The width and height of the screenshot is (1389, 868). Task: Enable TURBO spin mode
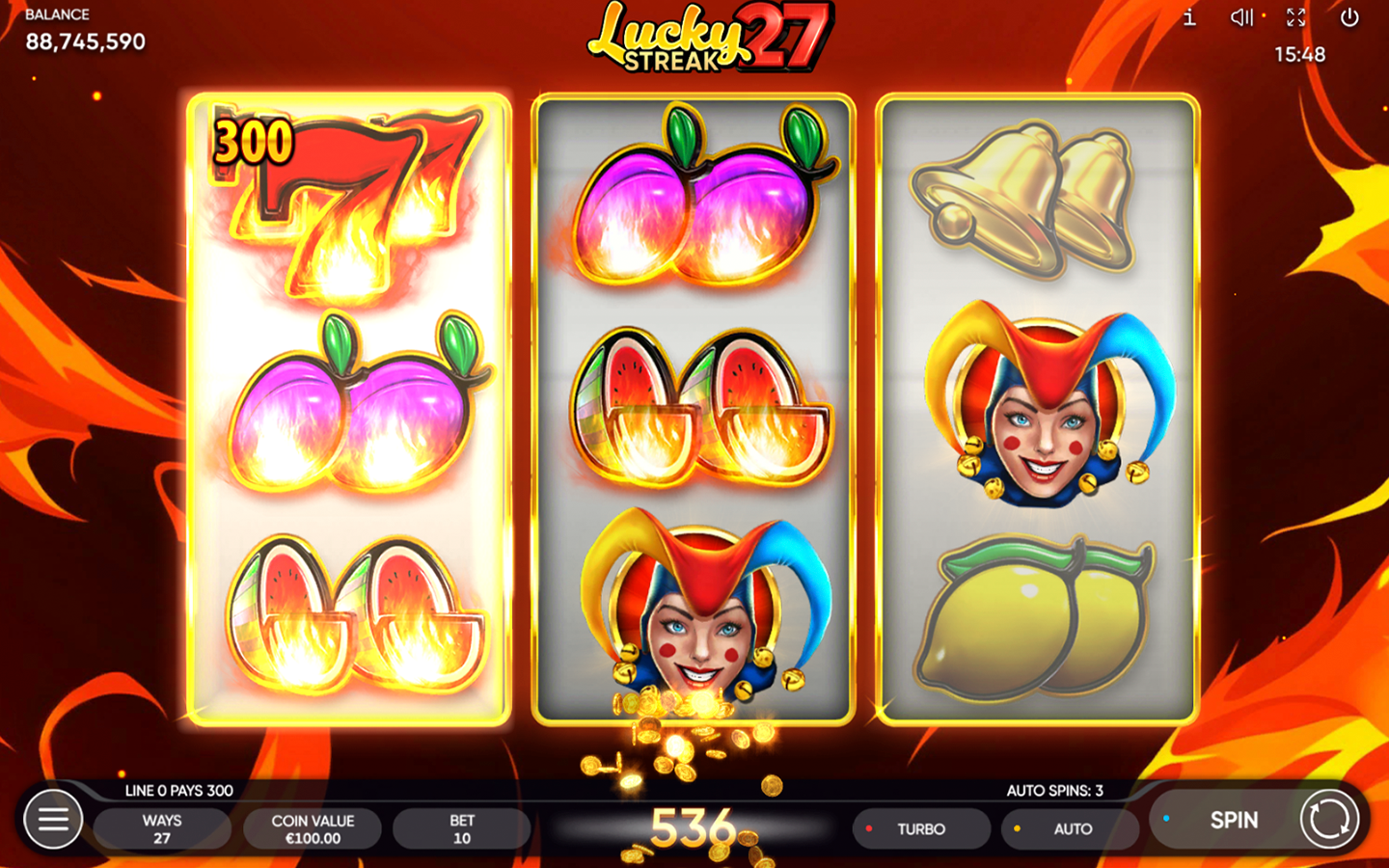[x=921, y=828]
